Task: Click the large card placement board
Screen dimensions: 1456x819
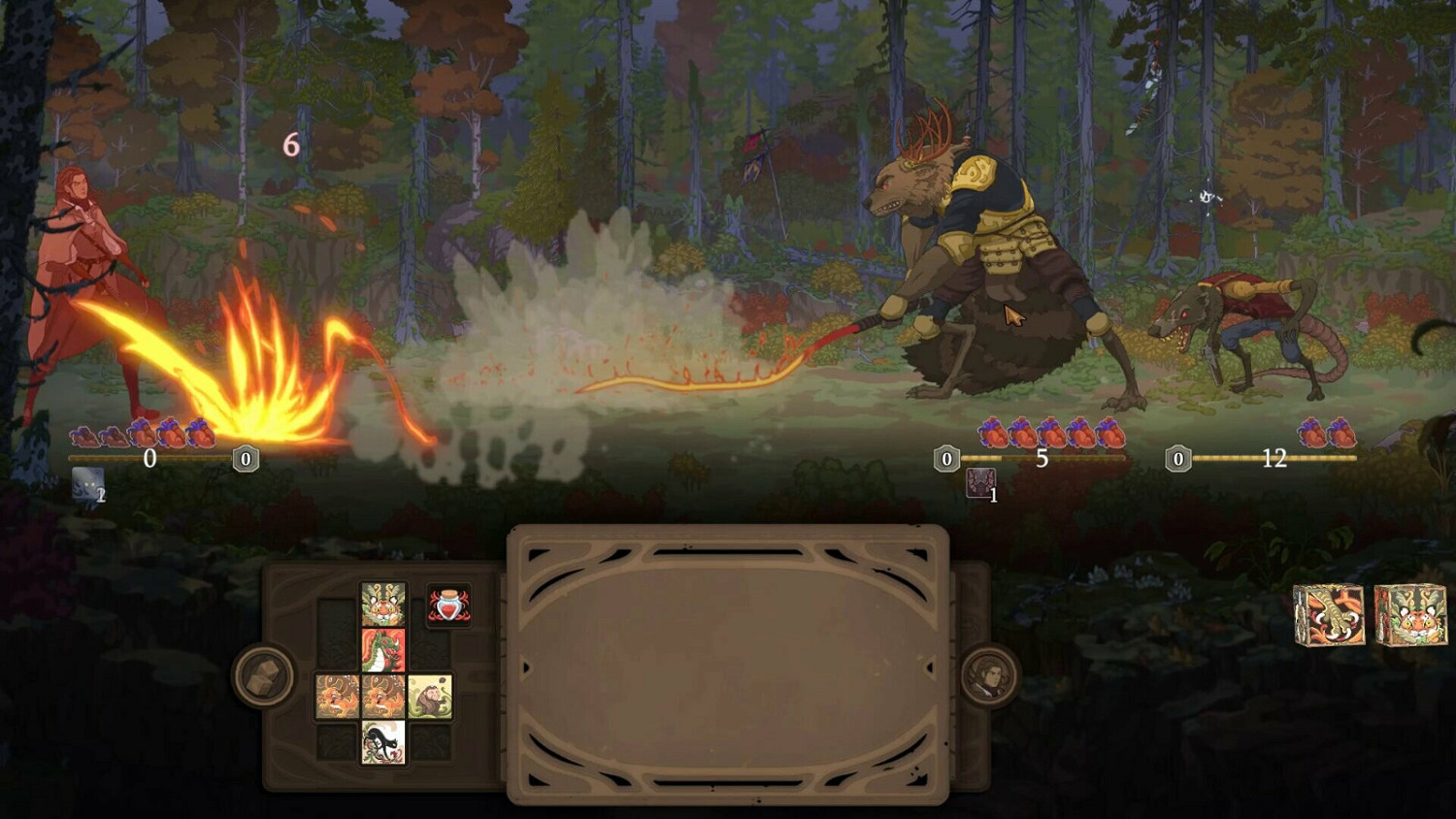Action: (x=728, y=665)
